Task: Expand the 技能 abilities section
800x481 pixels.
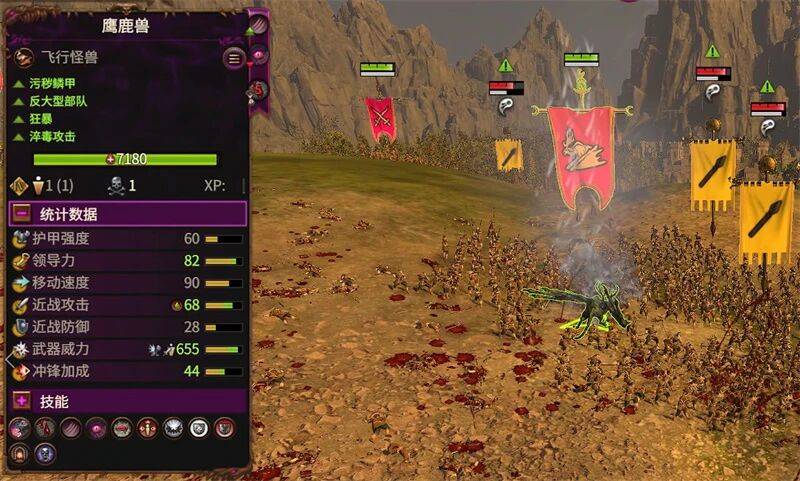Action: (21, 401)
